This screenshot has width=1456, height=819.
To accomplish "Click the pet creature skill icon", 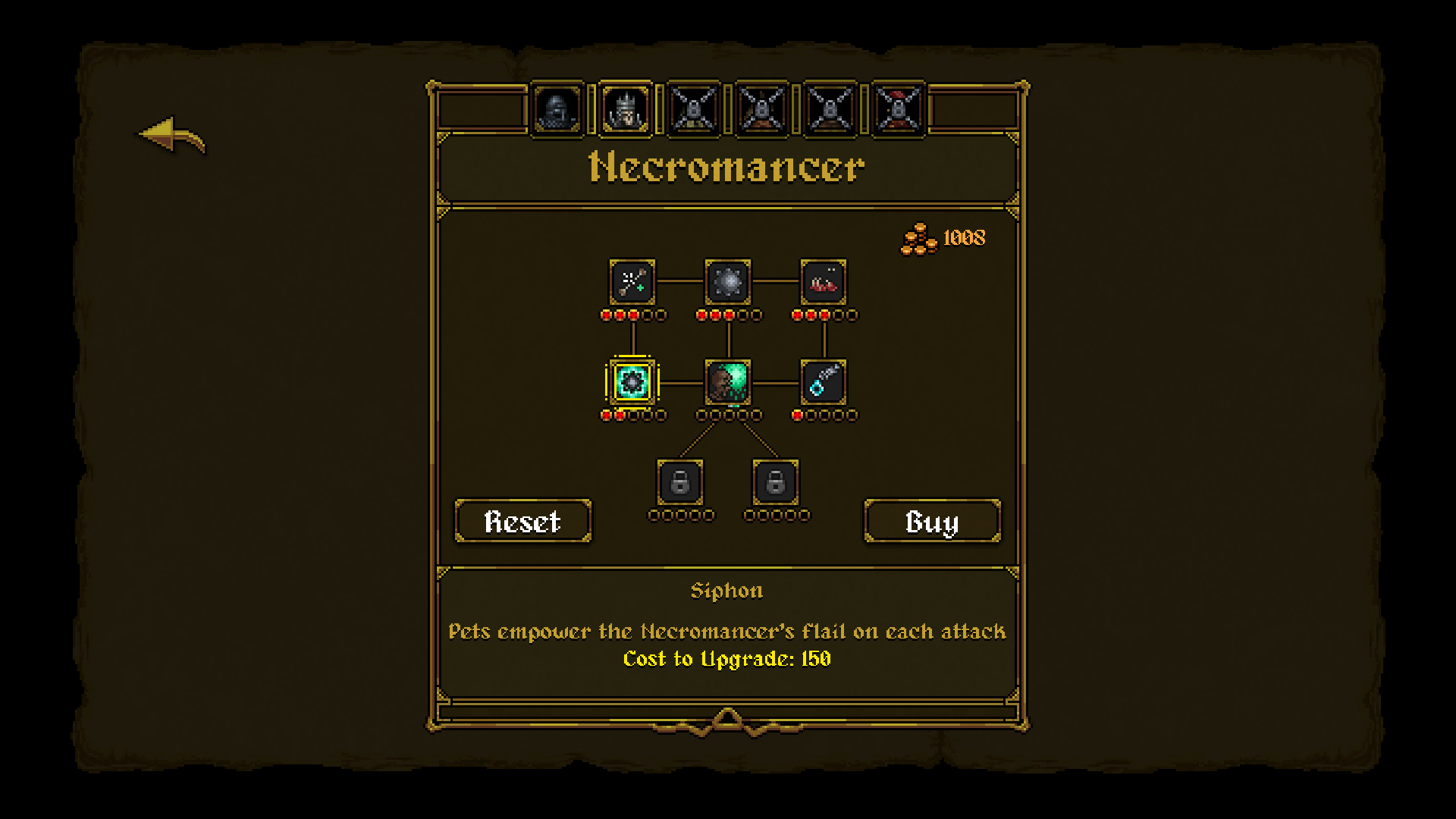I will pyautogui.click(x=728, y=383).
